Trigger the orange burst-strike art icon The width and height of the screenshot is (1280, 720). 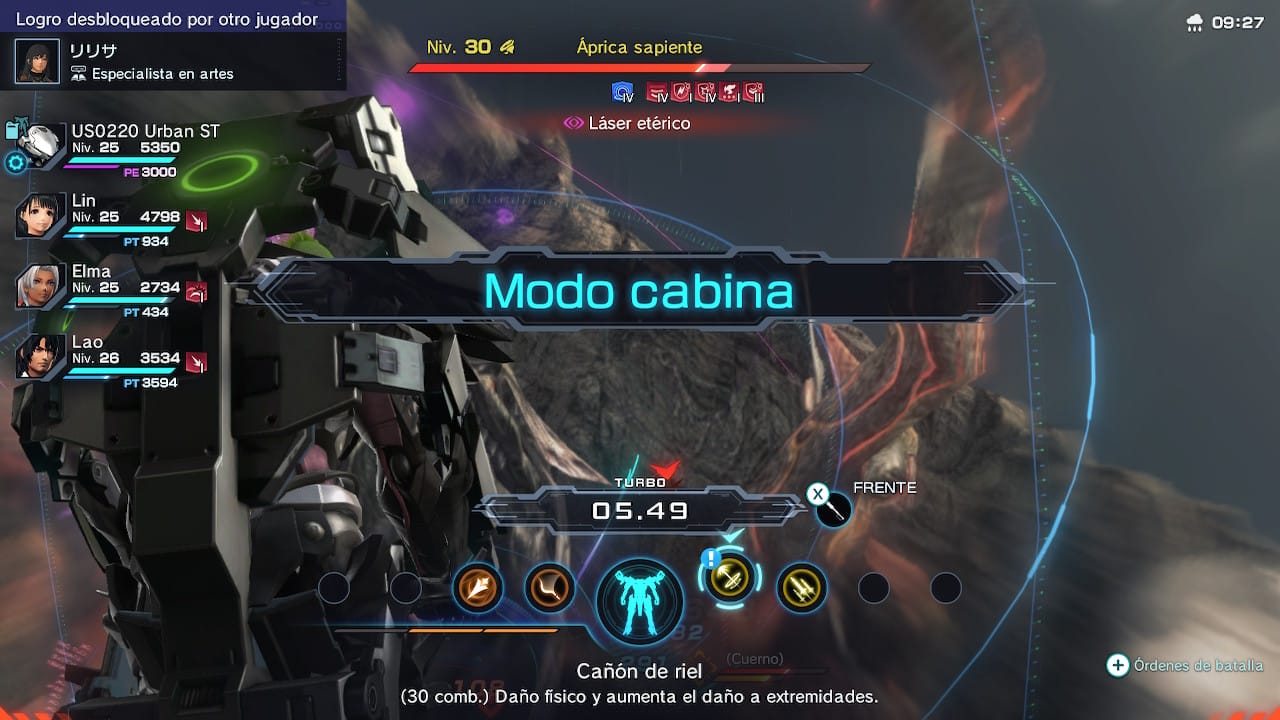pos(477,588)
